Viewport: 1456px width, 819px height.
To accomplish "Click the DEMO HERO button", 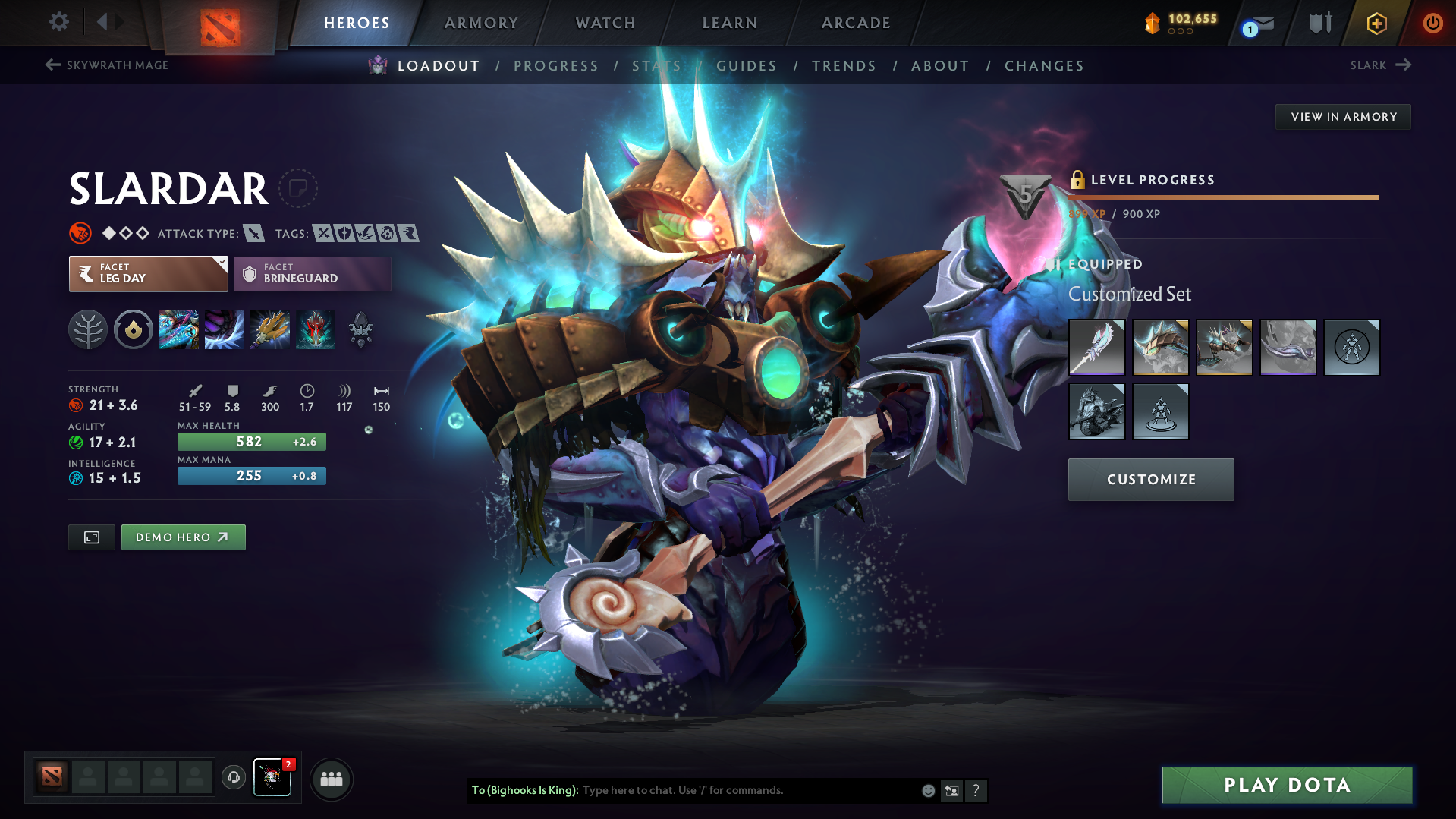I will [x=183, y=537].
